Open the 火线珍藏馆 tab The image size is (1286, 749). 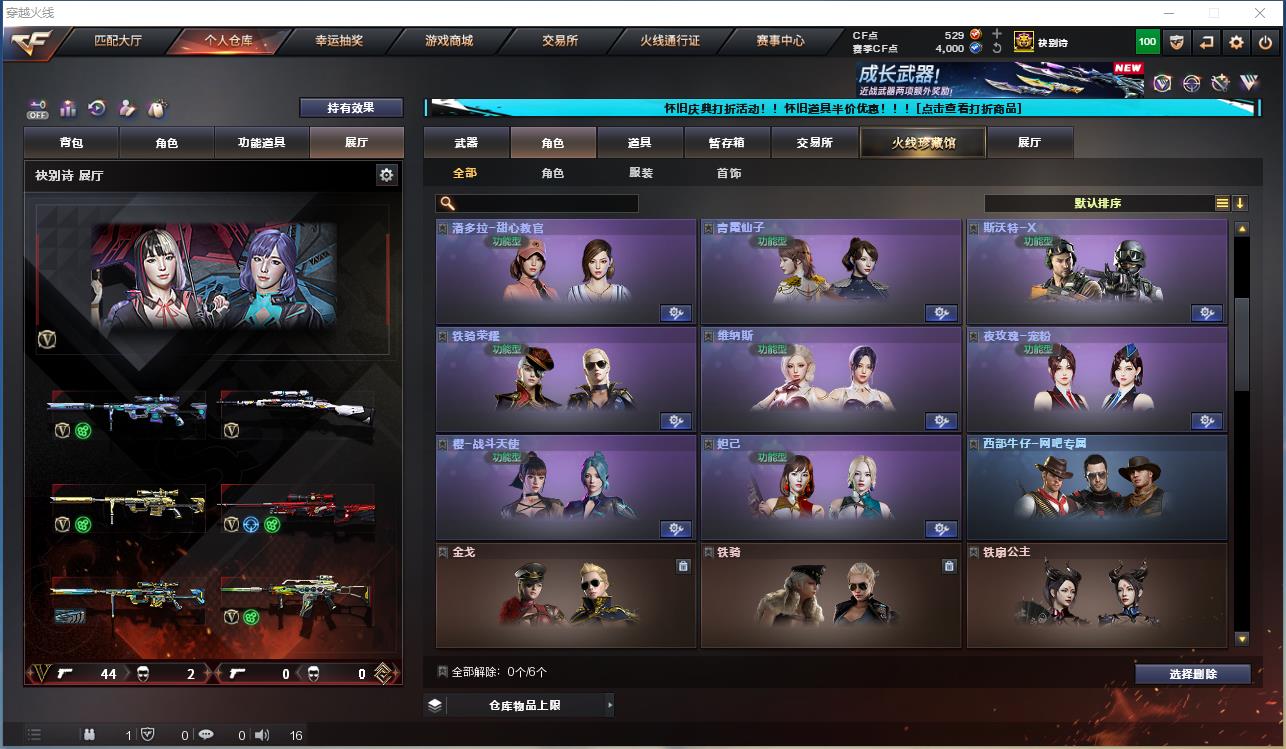(x=923, y=143)
